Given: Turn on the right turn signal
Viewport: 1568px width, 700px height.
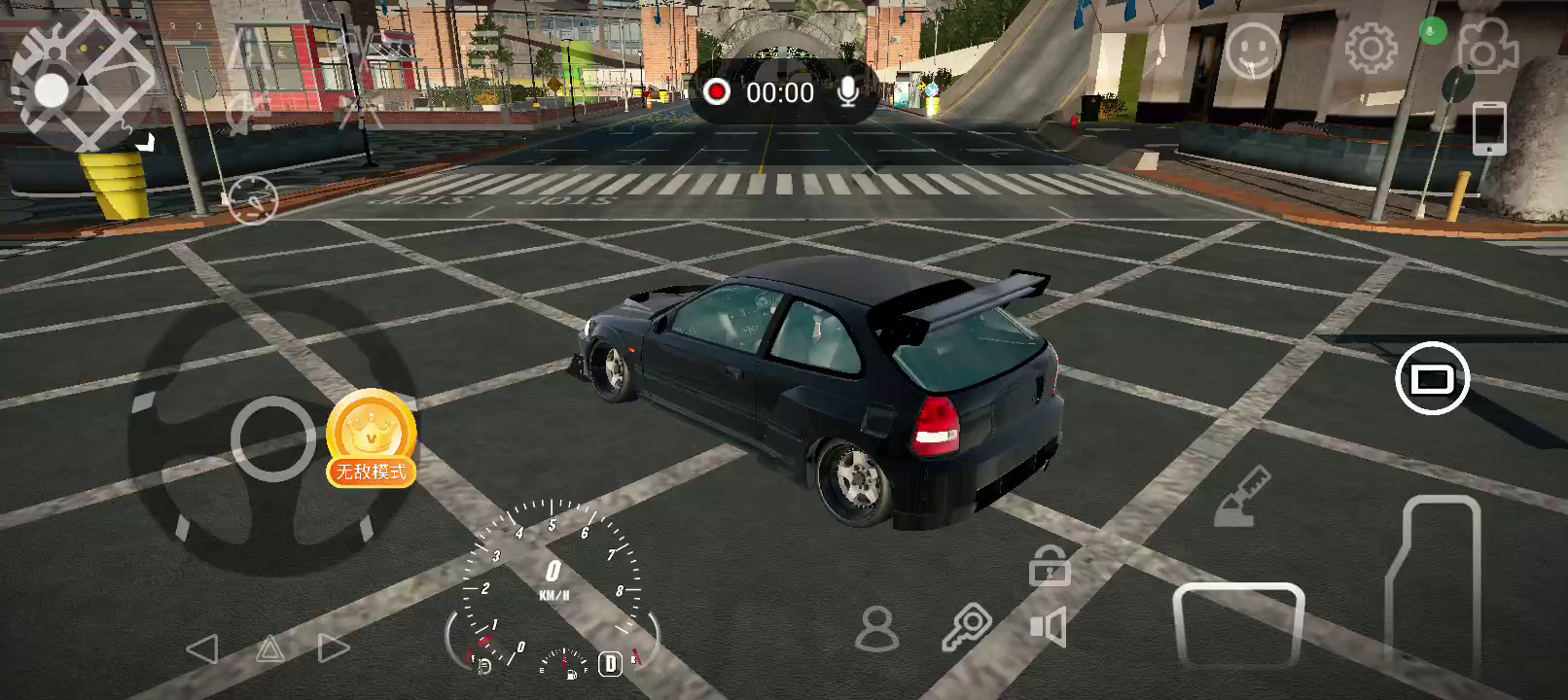Looking at the screenshot, I should click(x=333, y=649).
